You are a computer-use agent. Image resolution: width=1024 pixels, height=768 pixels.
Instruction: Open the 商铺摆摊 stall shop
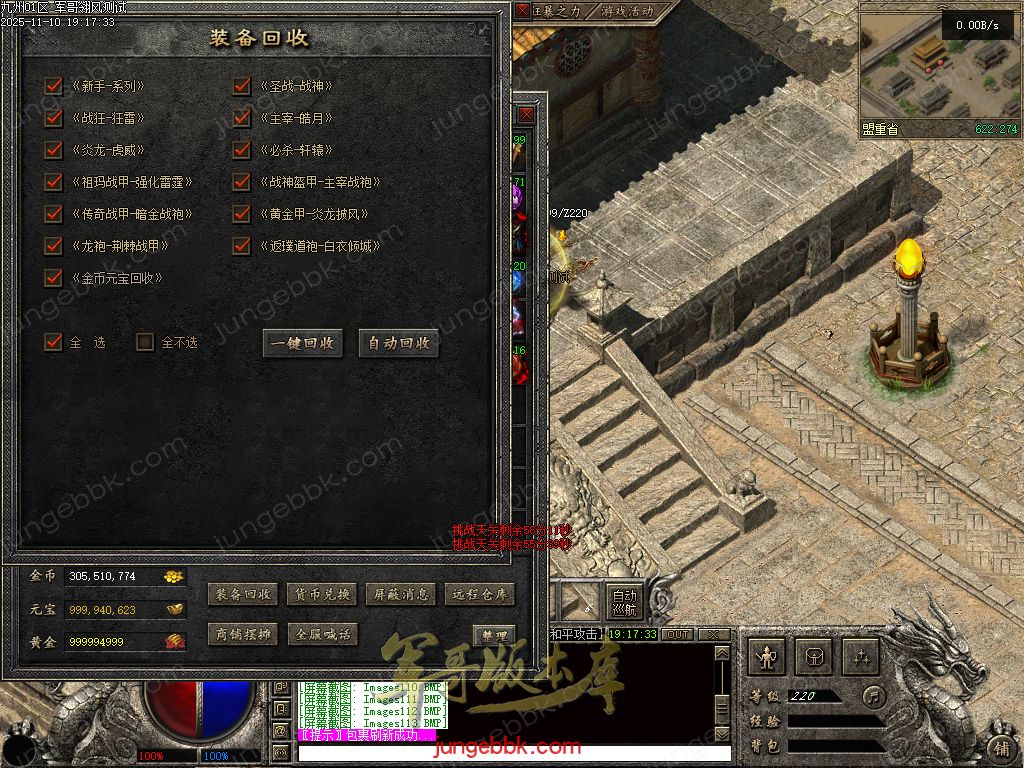click(x=242, y=634)
